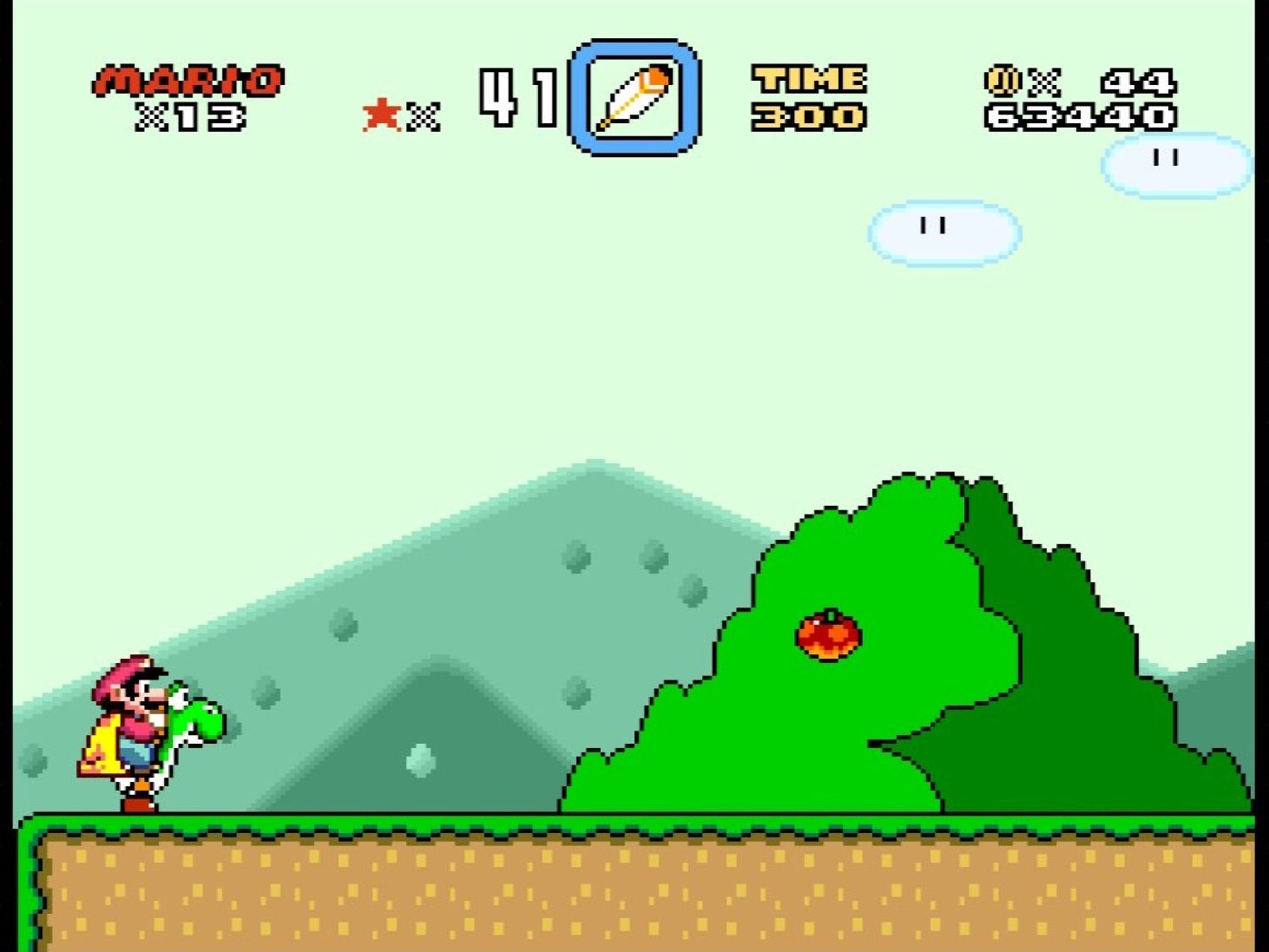Click the MARIO name label
The height and width of the screenshot is (952, 1269).
189,78
